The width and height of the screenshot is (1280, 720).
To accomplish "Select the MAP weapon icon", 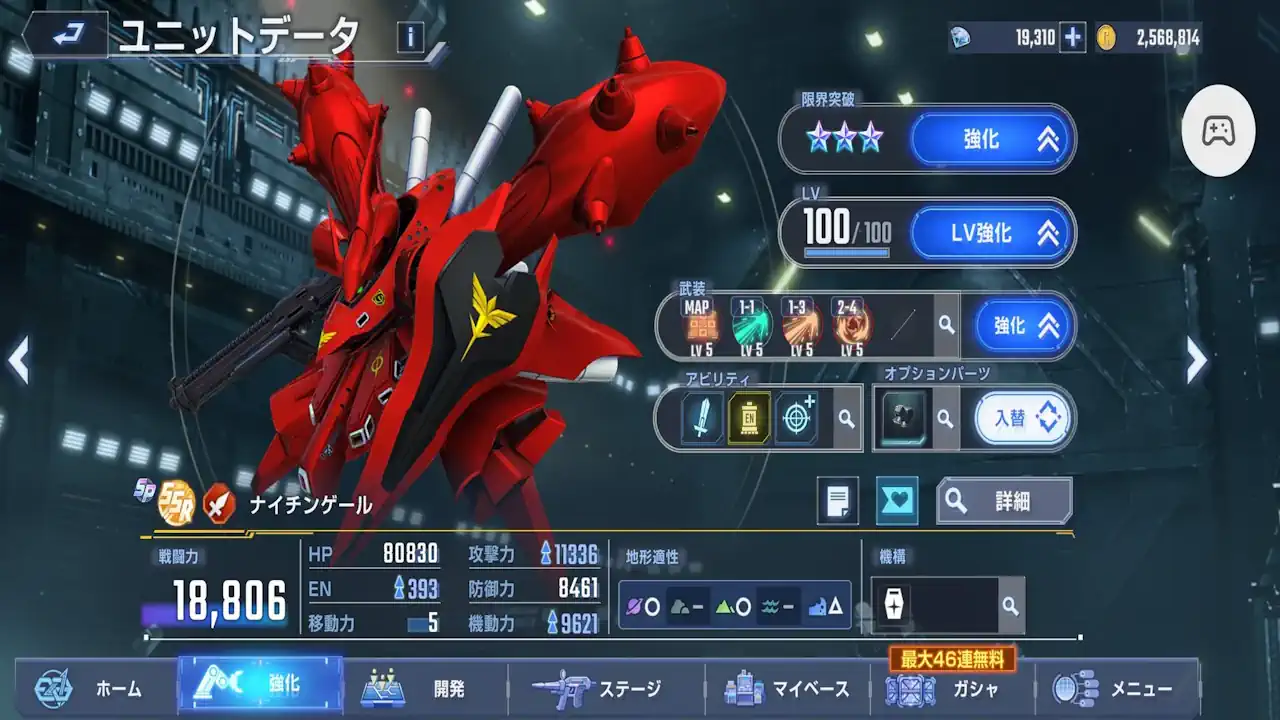I will pos(701,325).
